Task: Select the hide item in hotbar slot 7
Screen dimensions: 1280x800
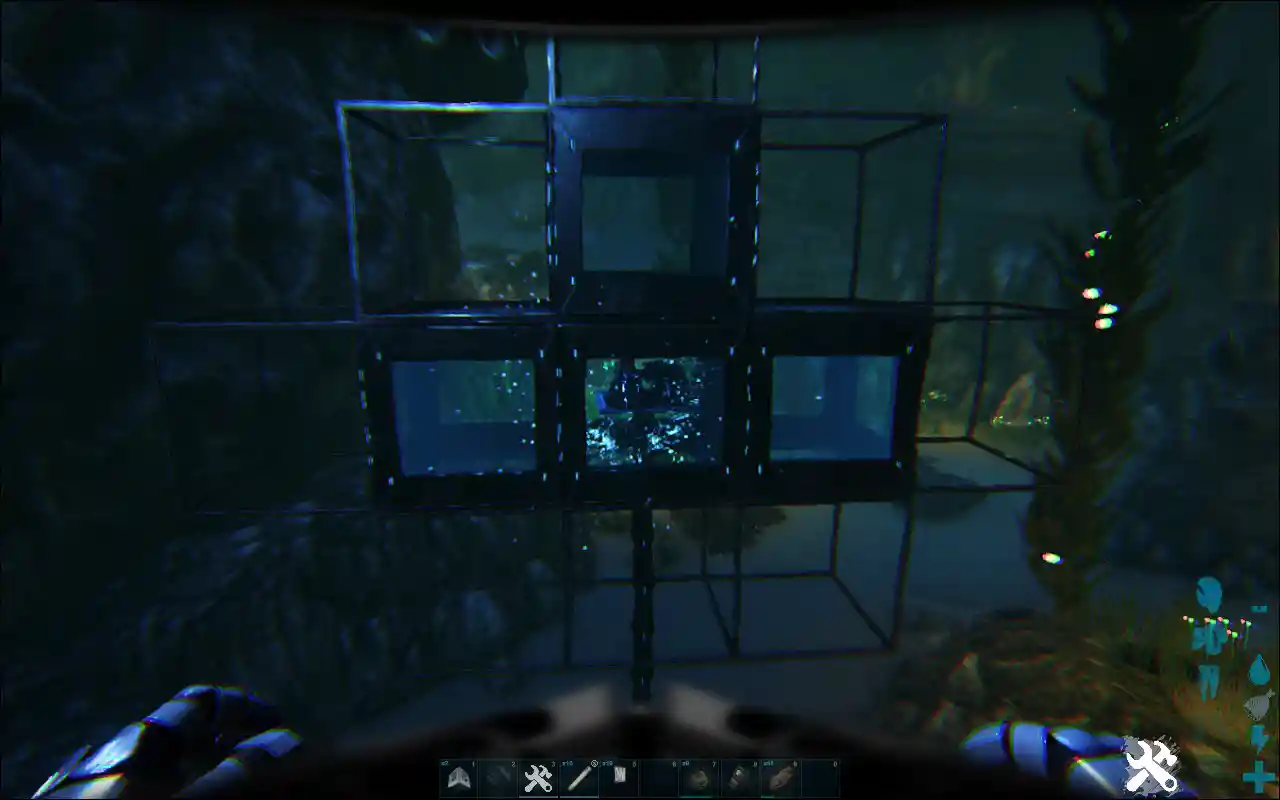Action: [701, 776]
